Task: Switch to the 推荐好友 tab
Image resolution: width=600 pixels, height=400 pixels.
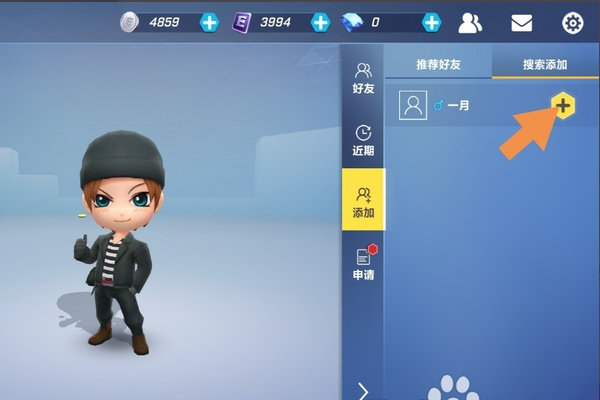Action: (439, 65)
